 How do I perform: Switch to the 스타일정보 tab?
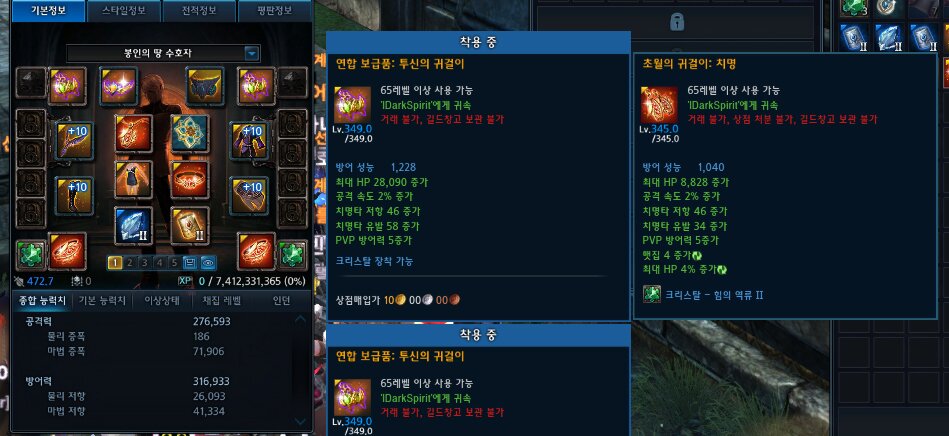(122, 11)
